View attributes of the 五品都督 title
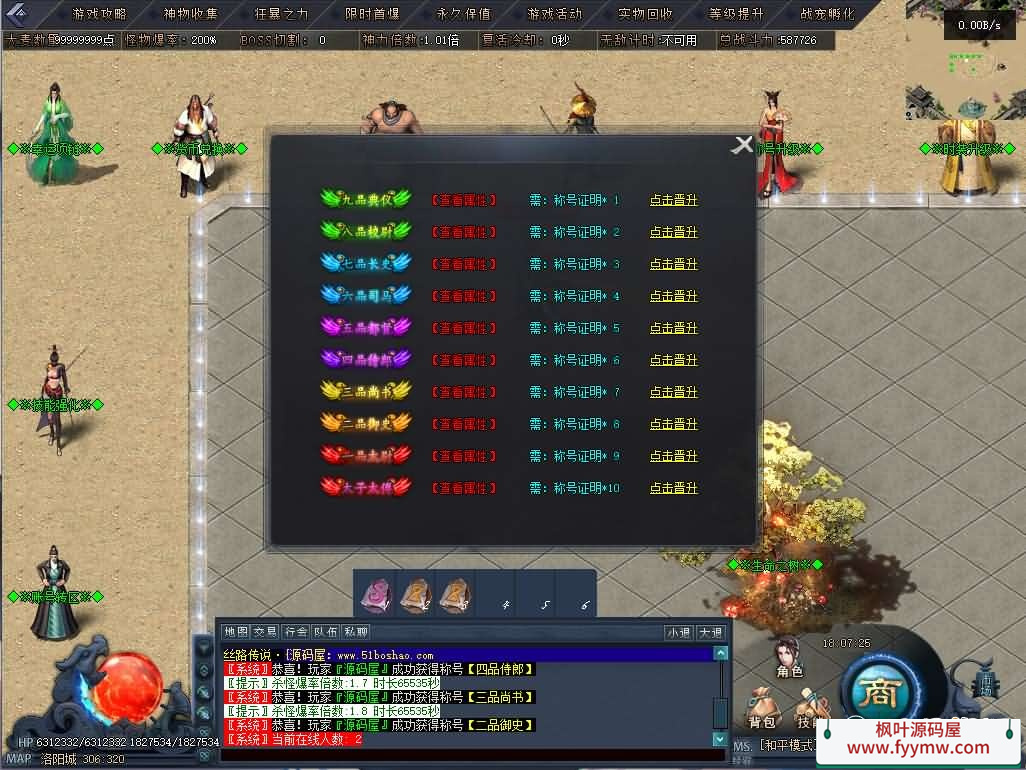Image resolution: width=1026 pixels, height=770 pixels. click(x=463, y=328)
